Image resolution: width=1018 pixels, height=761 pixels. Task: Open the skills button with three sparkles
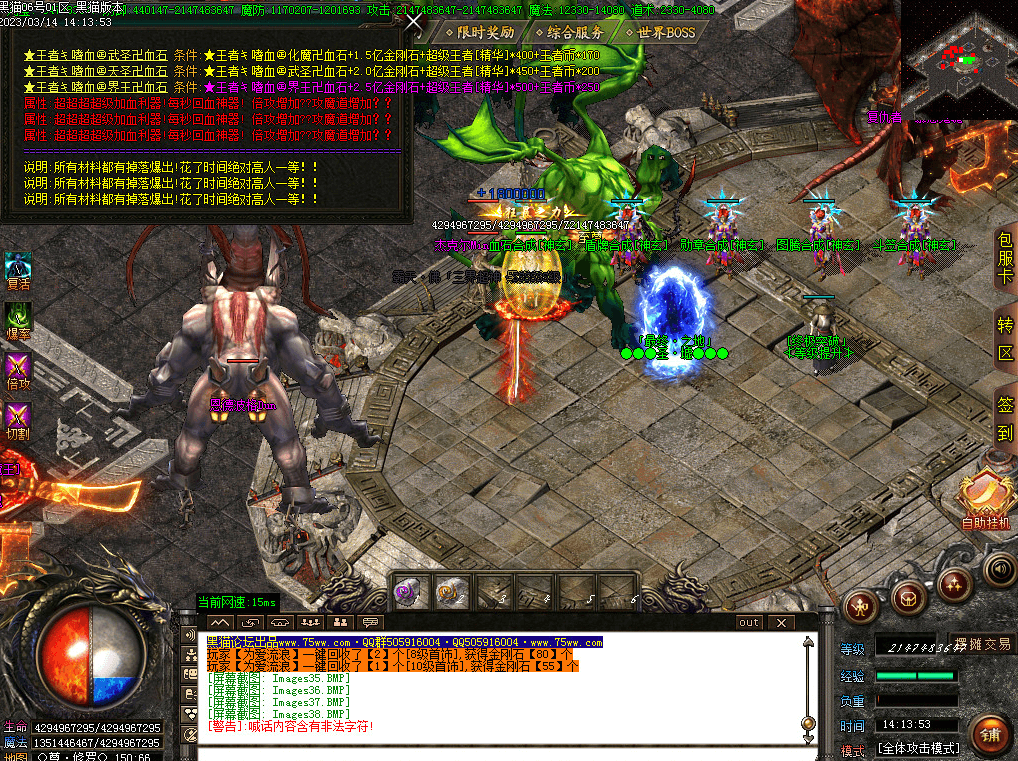pyautogui.click(x=955, y=583)
